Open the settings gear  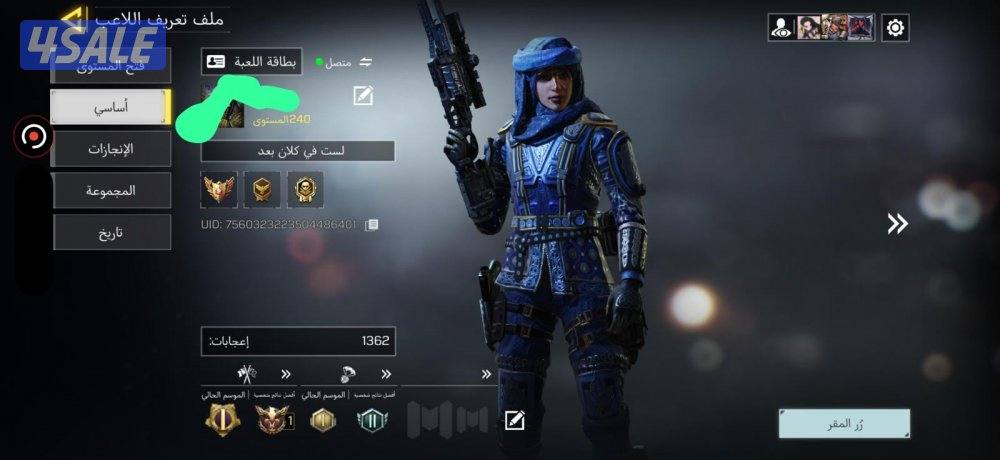coord(895,28)
